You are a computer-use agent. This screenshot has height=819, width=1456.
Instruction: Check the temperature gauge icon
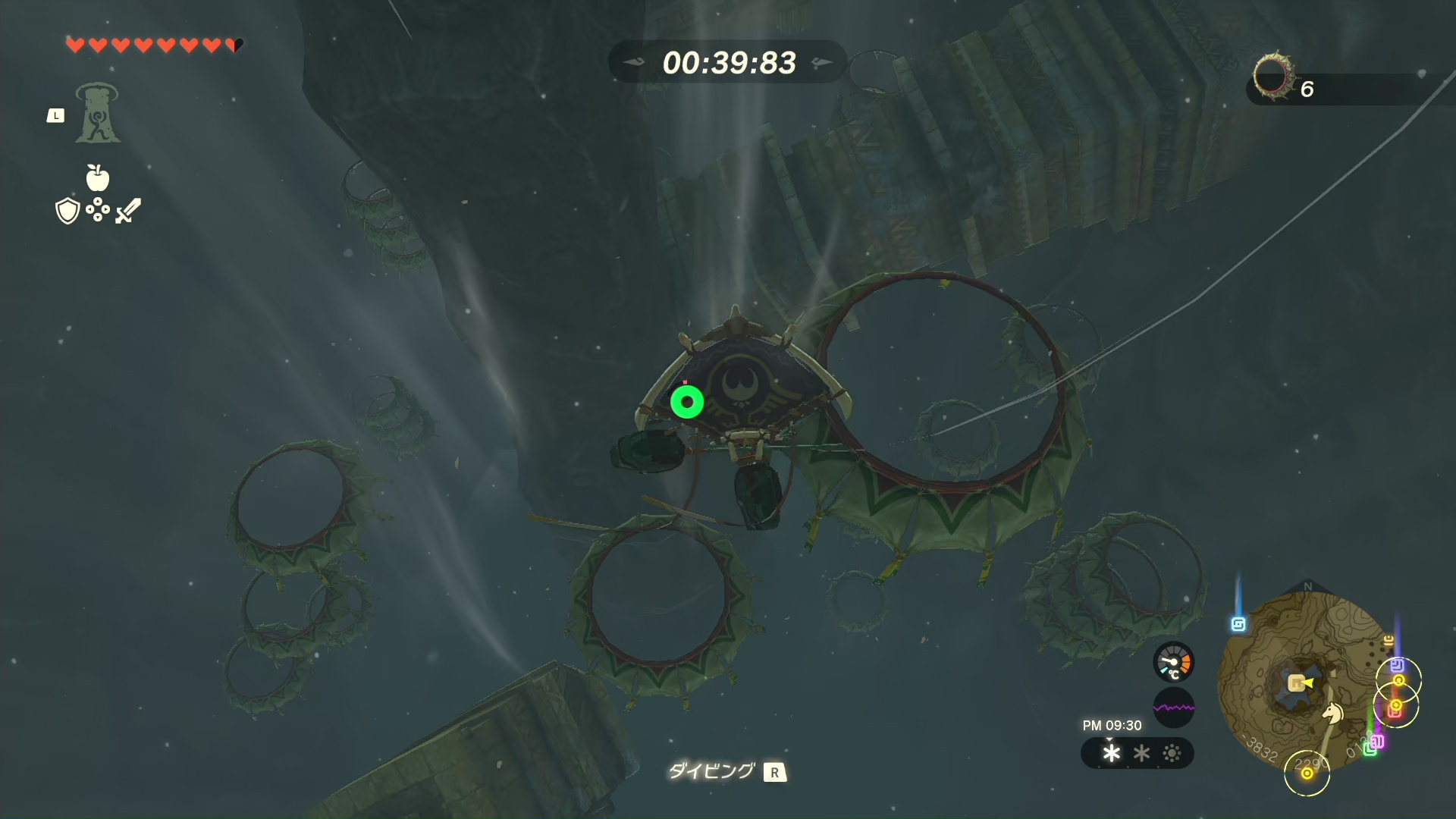(x=1173, y=663)
